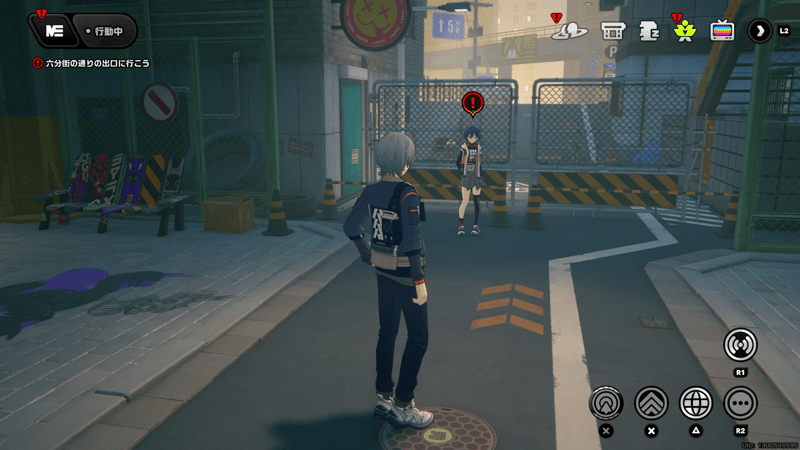Open the globe grid round button

[696, 402]
